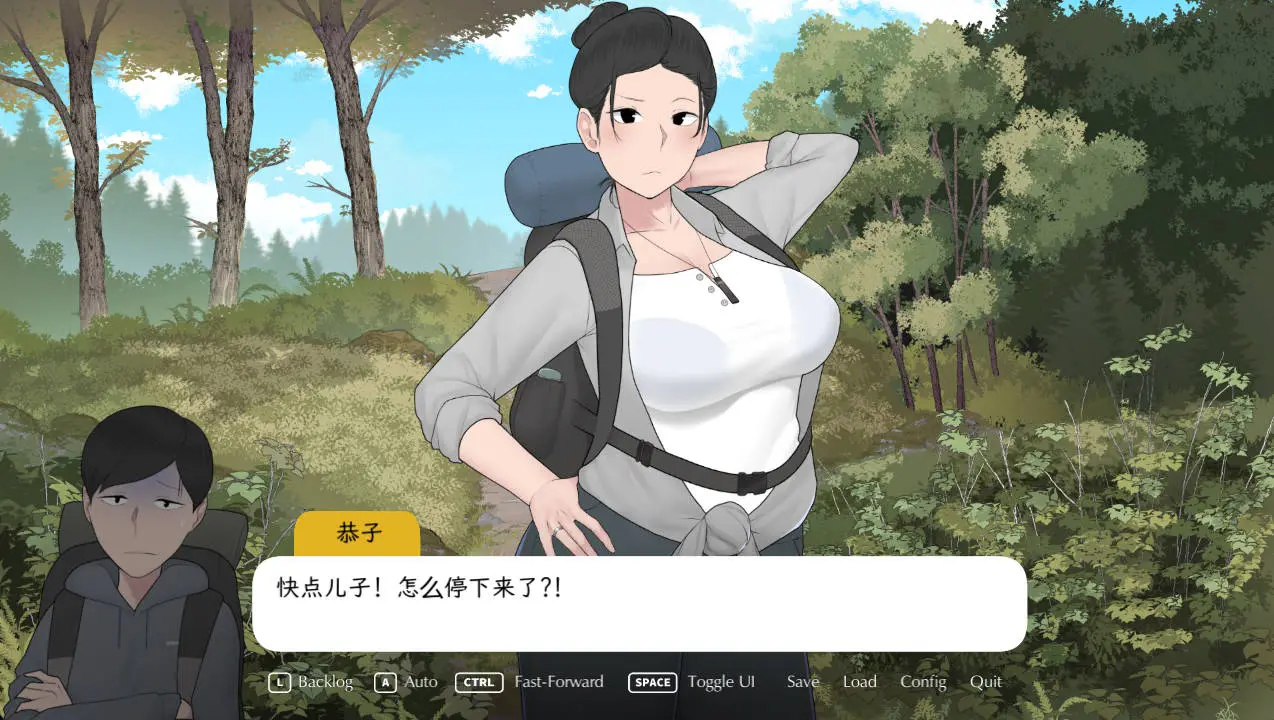The image size is (1274, 720).
Task: Open the Save menu
Action: click(x=802, y=682)
